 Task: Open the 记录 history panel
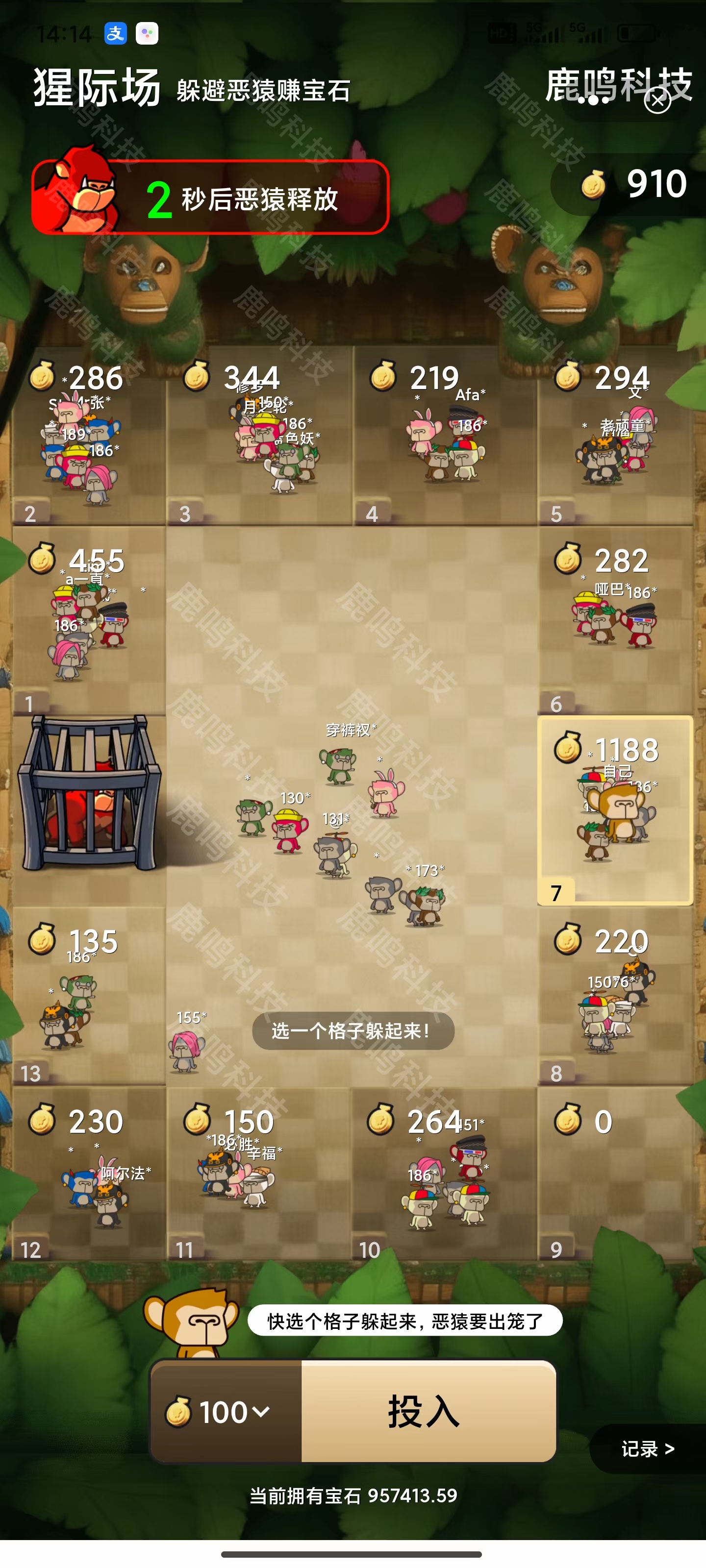647,1449
